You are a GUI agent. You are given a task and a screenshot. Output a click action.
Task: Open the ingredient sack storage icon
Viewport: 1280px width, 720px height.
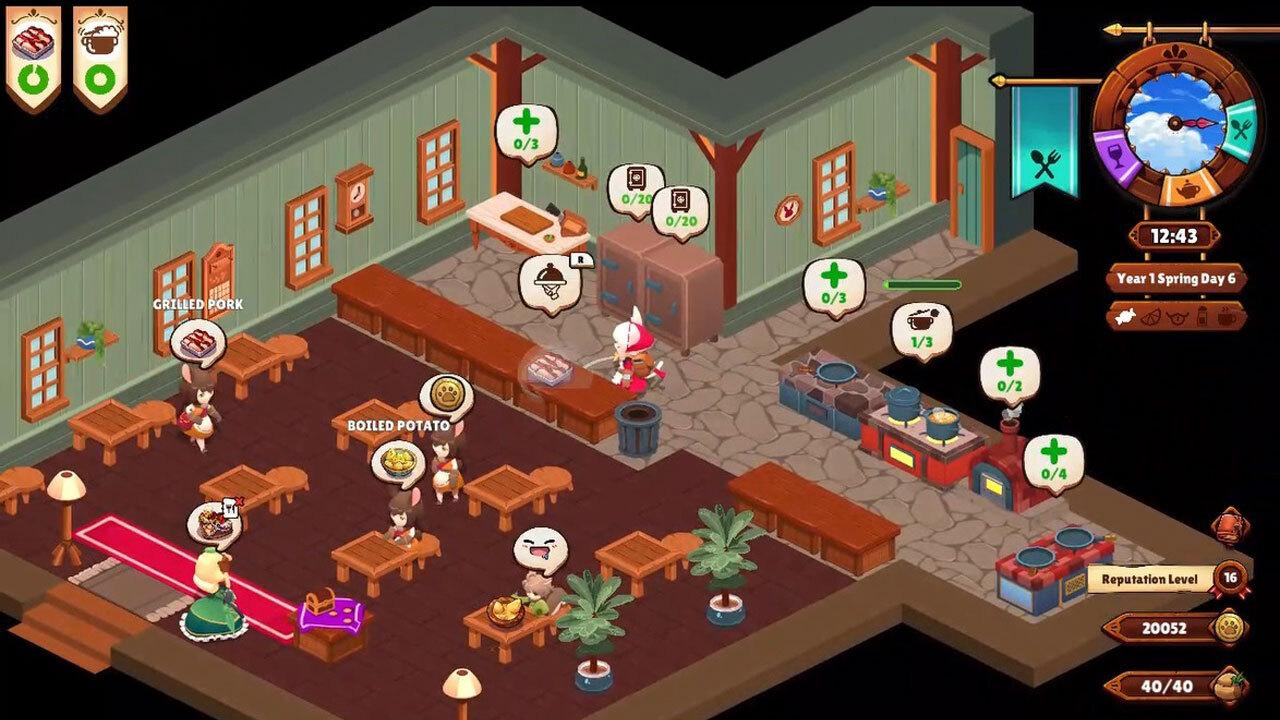[1228, 686]
